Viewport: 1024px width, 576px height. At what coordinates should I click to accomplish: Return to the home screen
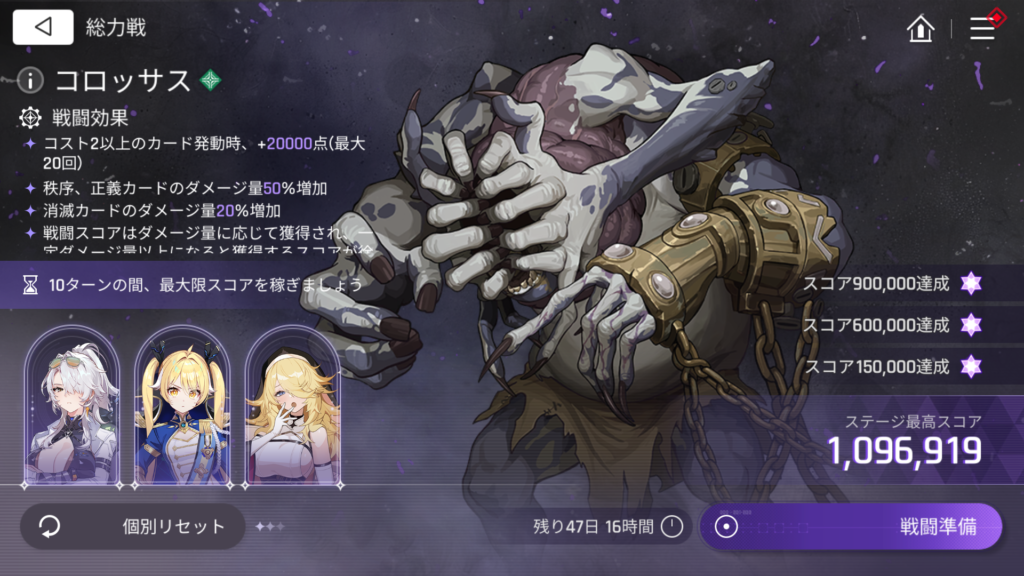tap(919, 28)
